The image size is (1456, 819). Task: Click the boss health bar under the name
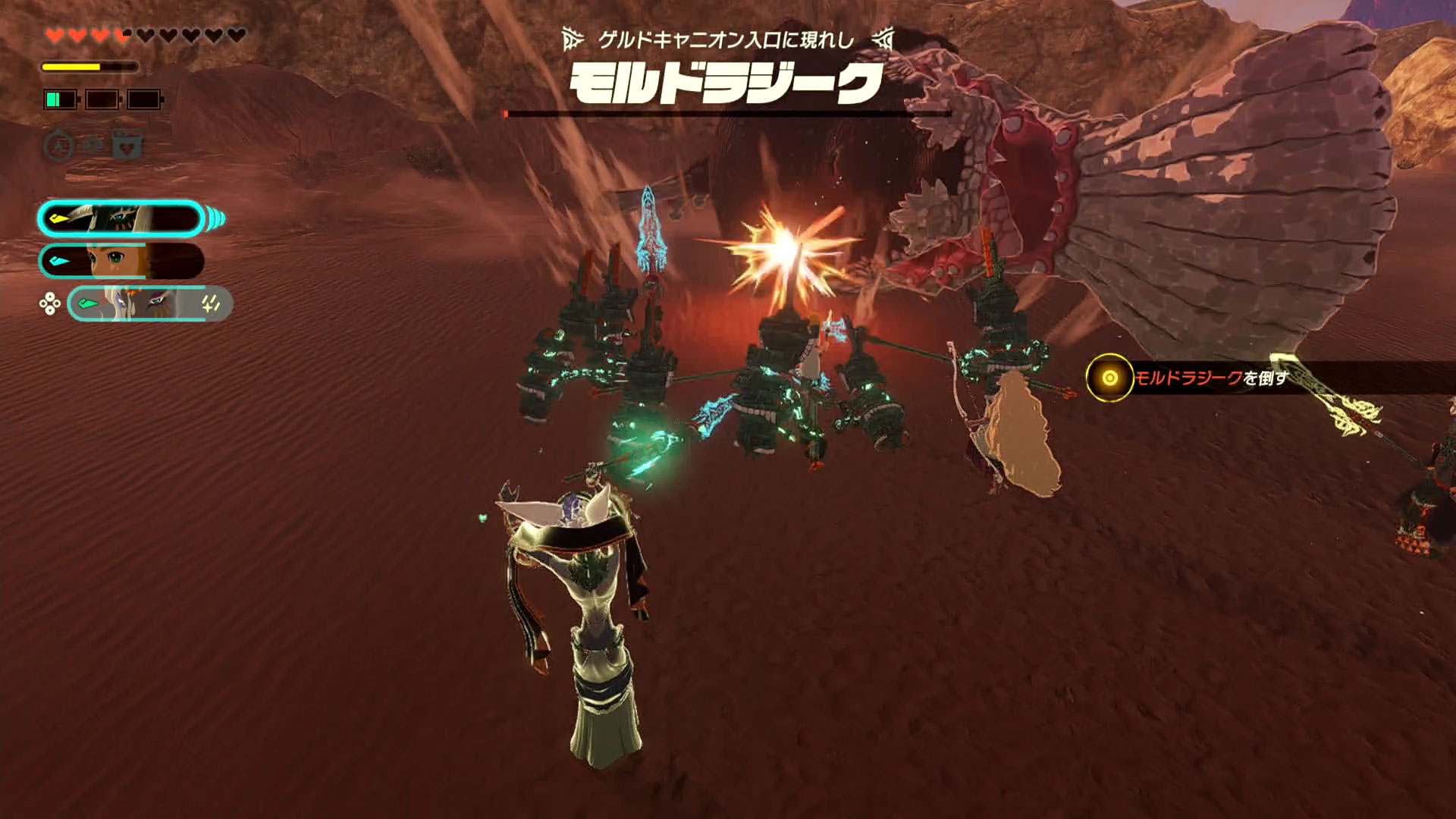728,114
